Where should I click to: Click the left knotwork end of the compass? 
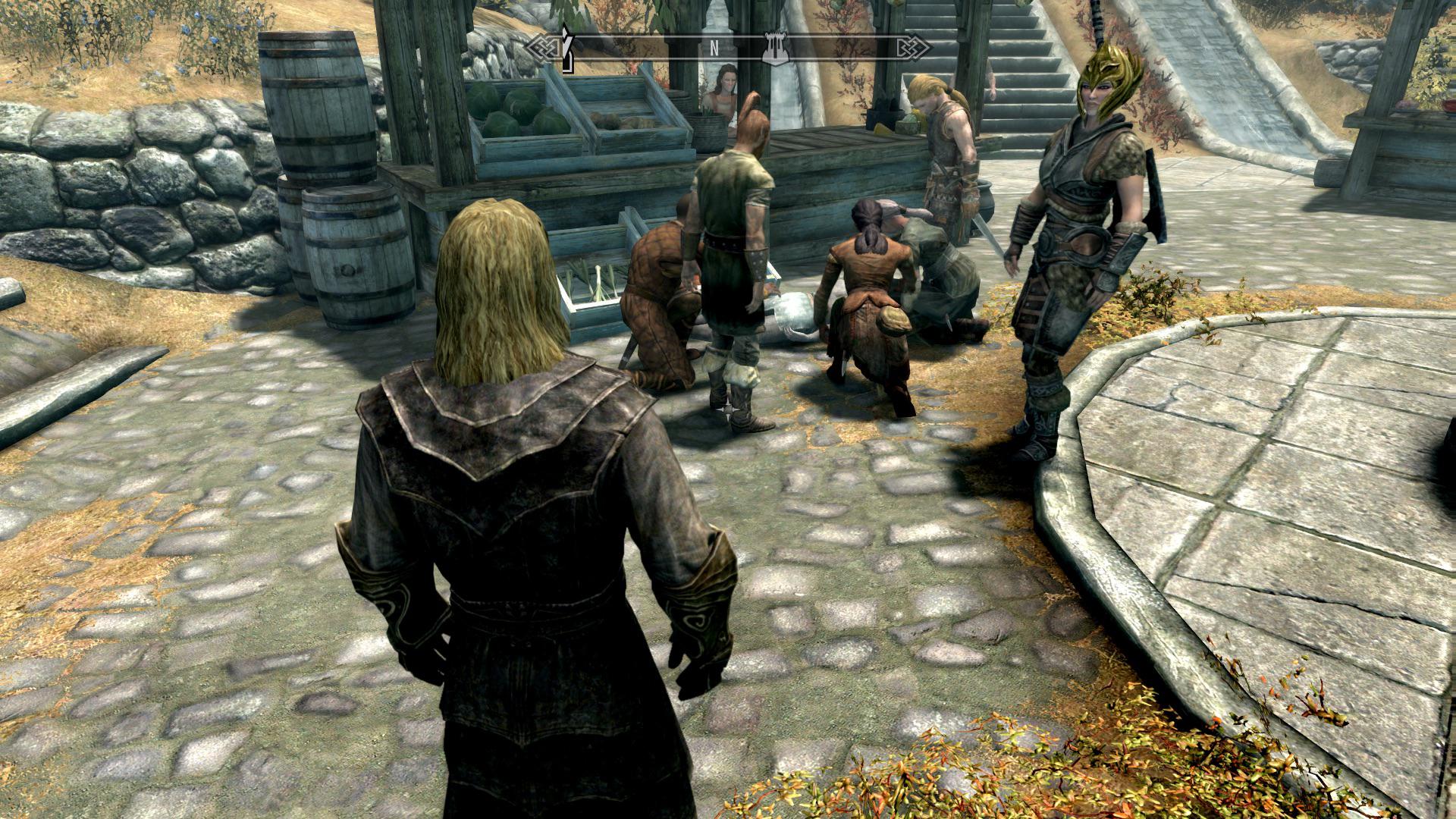coord(544,47)
